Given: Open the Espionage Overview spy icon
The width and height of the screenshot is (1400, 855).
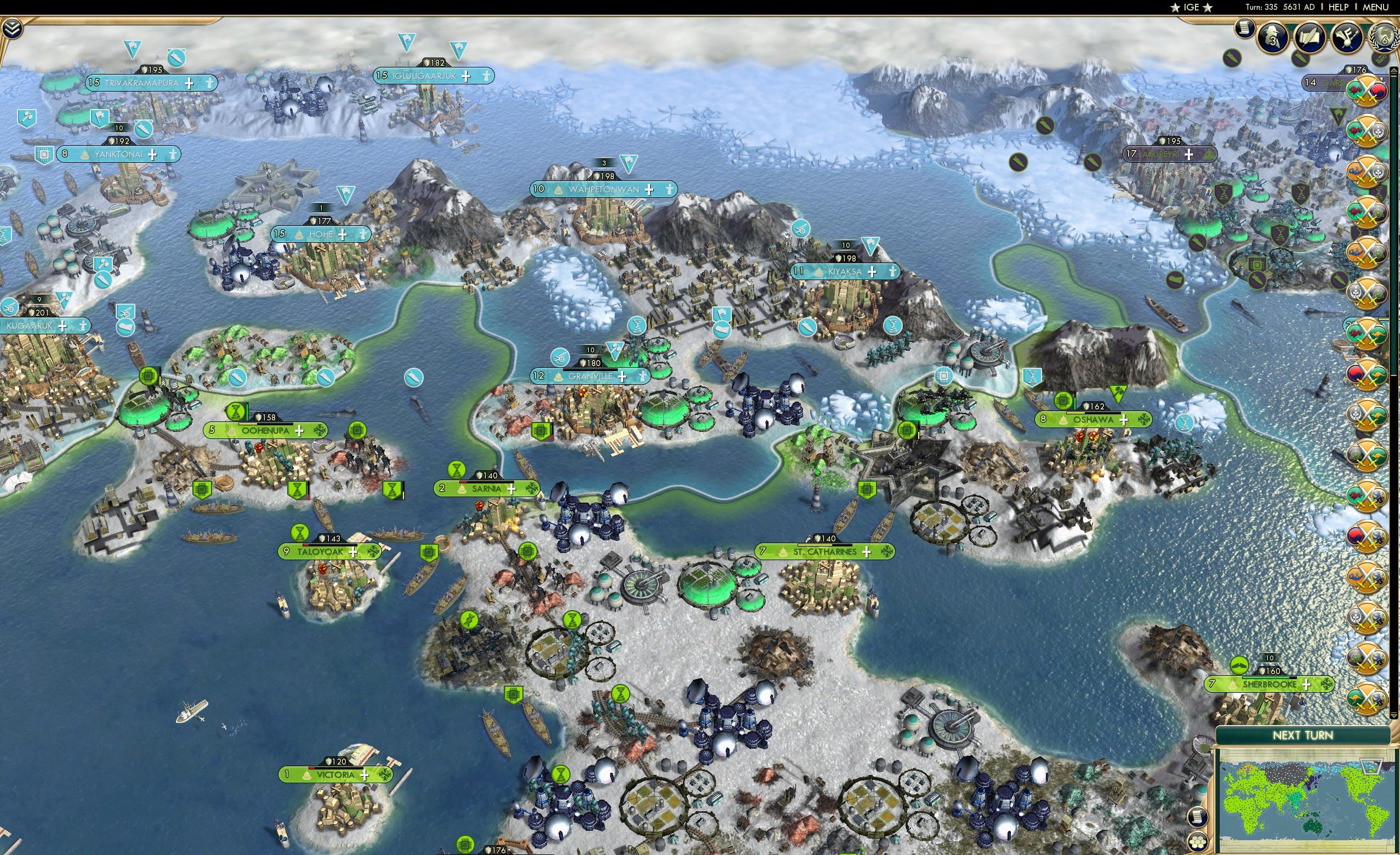Looking at the screenshot, I should [1272, 38].
